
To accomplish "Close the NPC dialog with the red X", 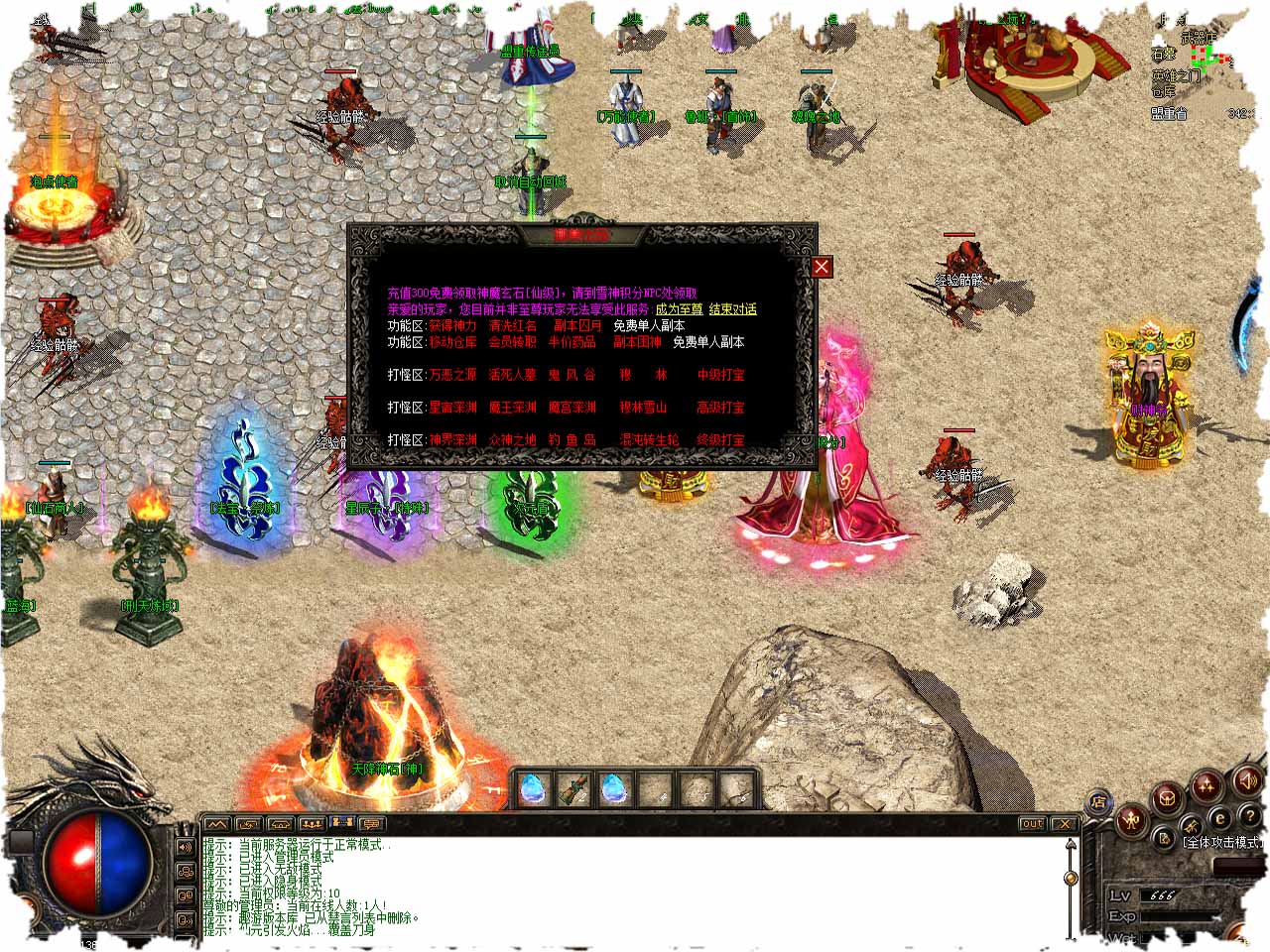I will [822, 267].
